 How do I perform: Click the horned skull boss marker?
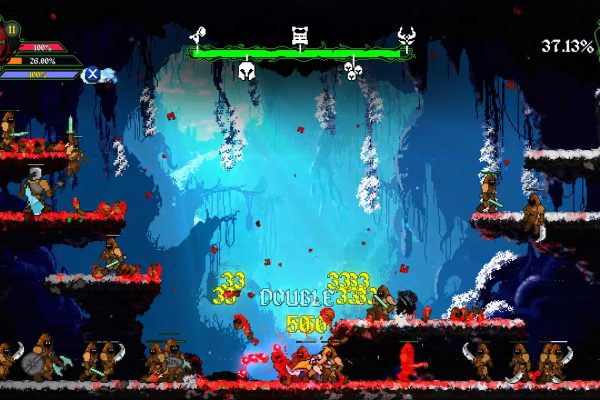[406, 38]
